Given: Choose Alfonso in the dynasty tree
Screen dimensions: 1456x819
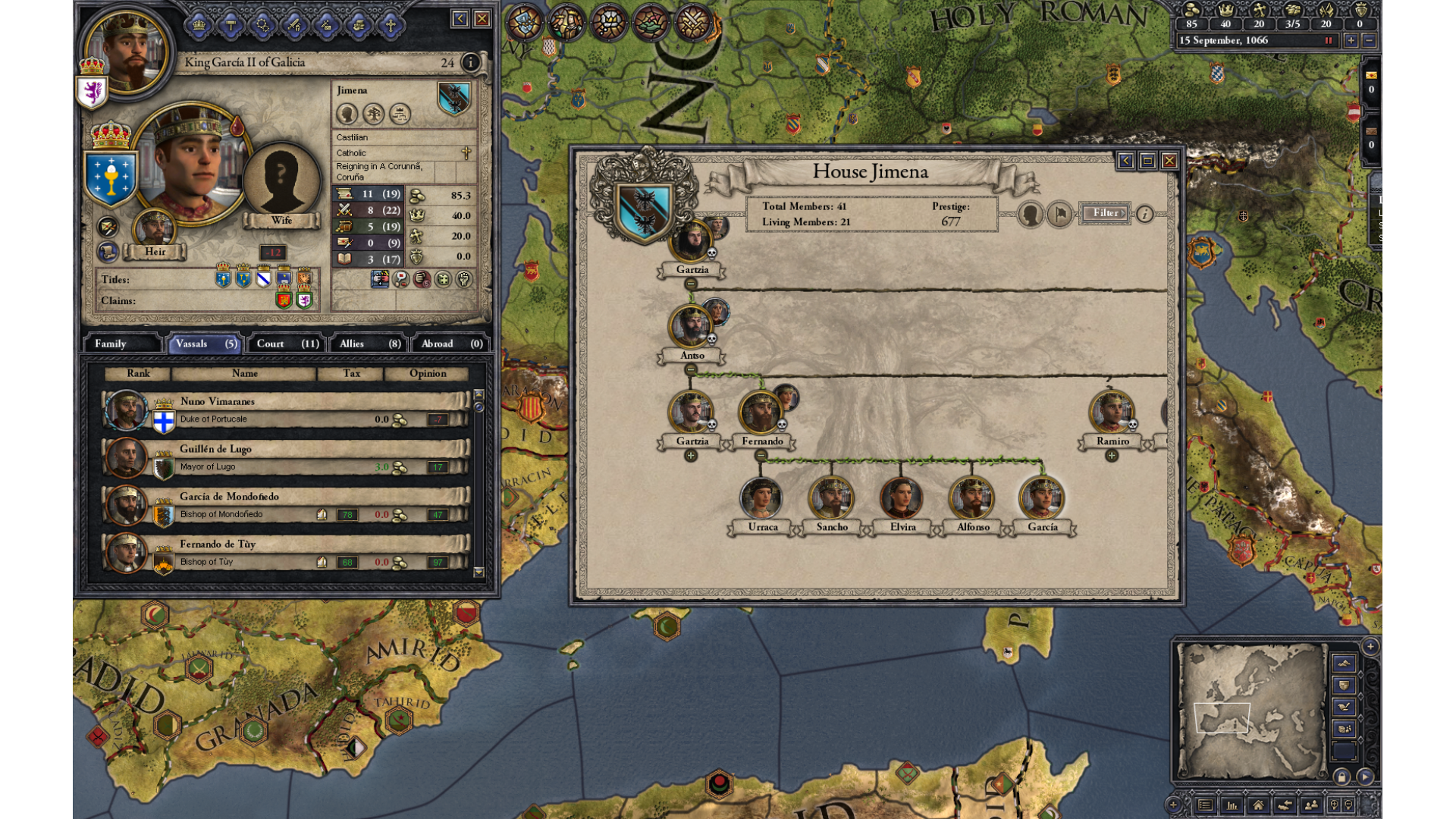Looking at the screenshot, I should point(971,499).
